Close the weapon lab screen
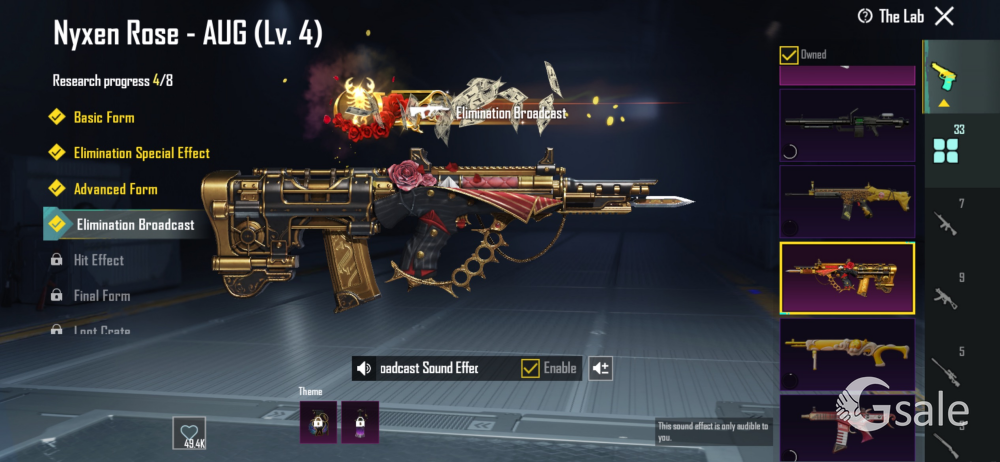 click(x=944, y=16)
